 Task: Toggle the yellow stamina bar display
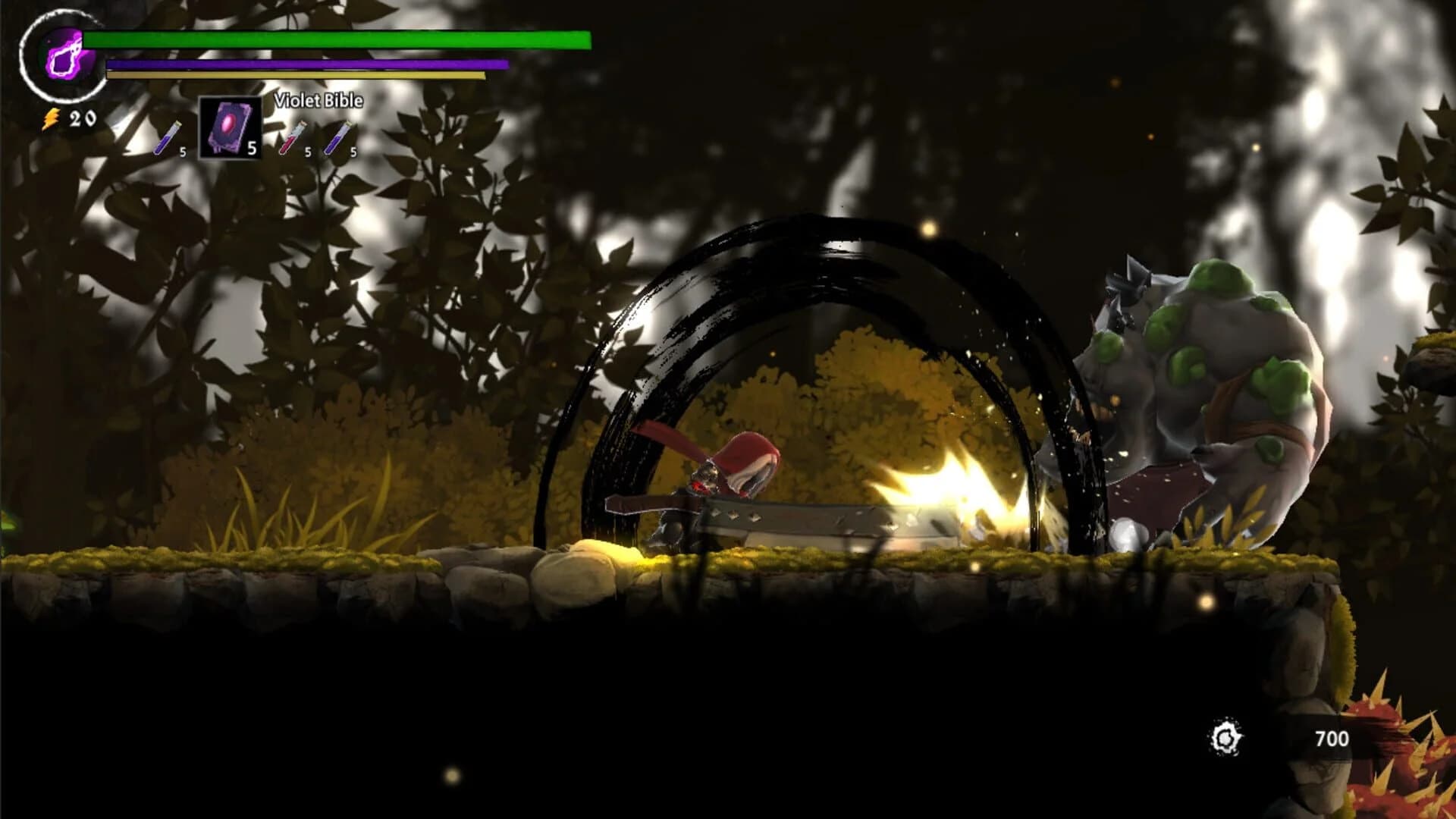[296, 76]
